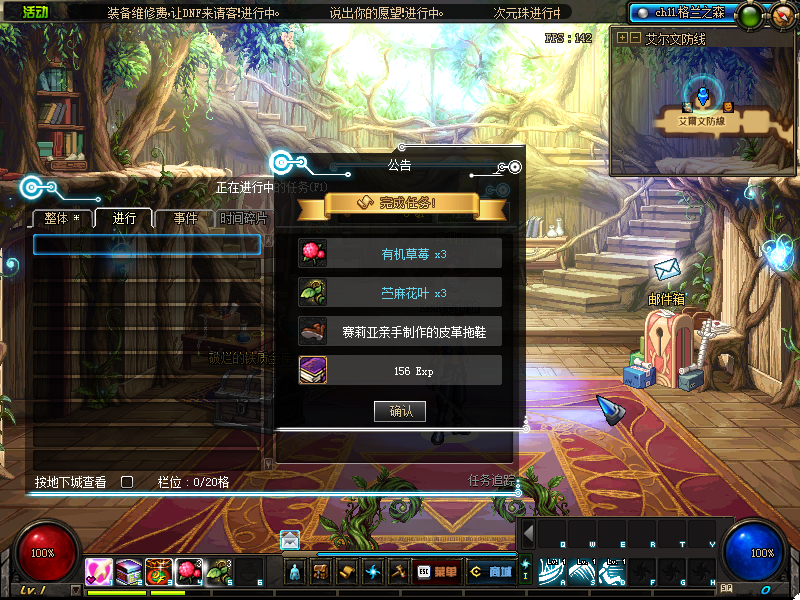Zoom in the minimap with plus button
The height and width of the screenshot is (600, 800).
(x=623, y=37)
